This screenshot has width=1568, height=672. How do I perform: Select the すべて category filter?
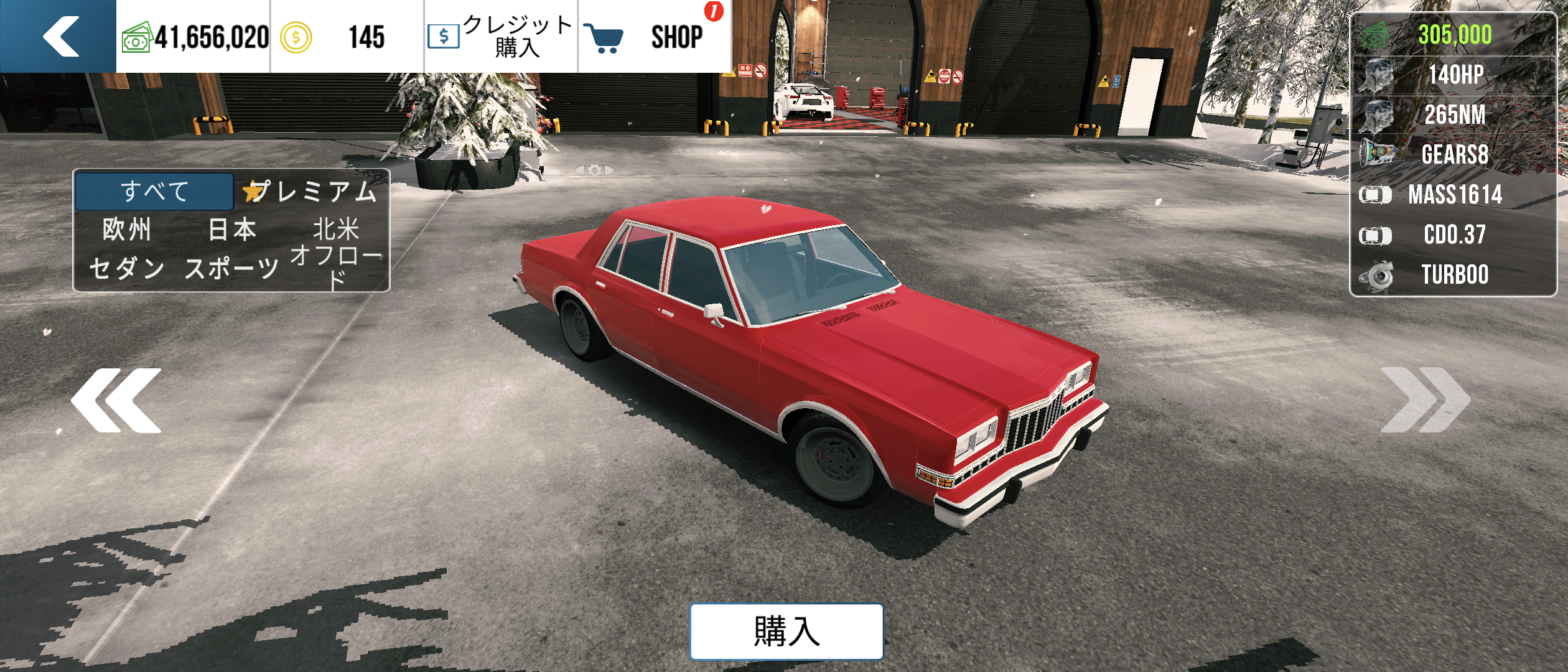[154, 191]
